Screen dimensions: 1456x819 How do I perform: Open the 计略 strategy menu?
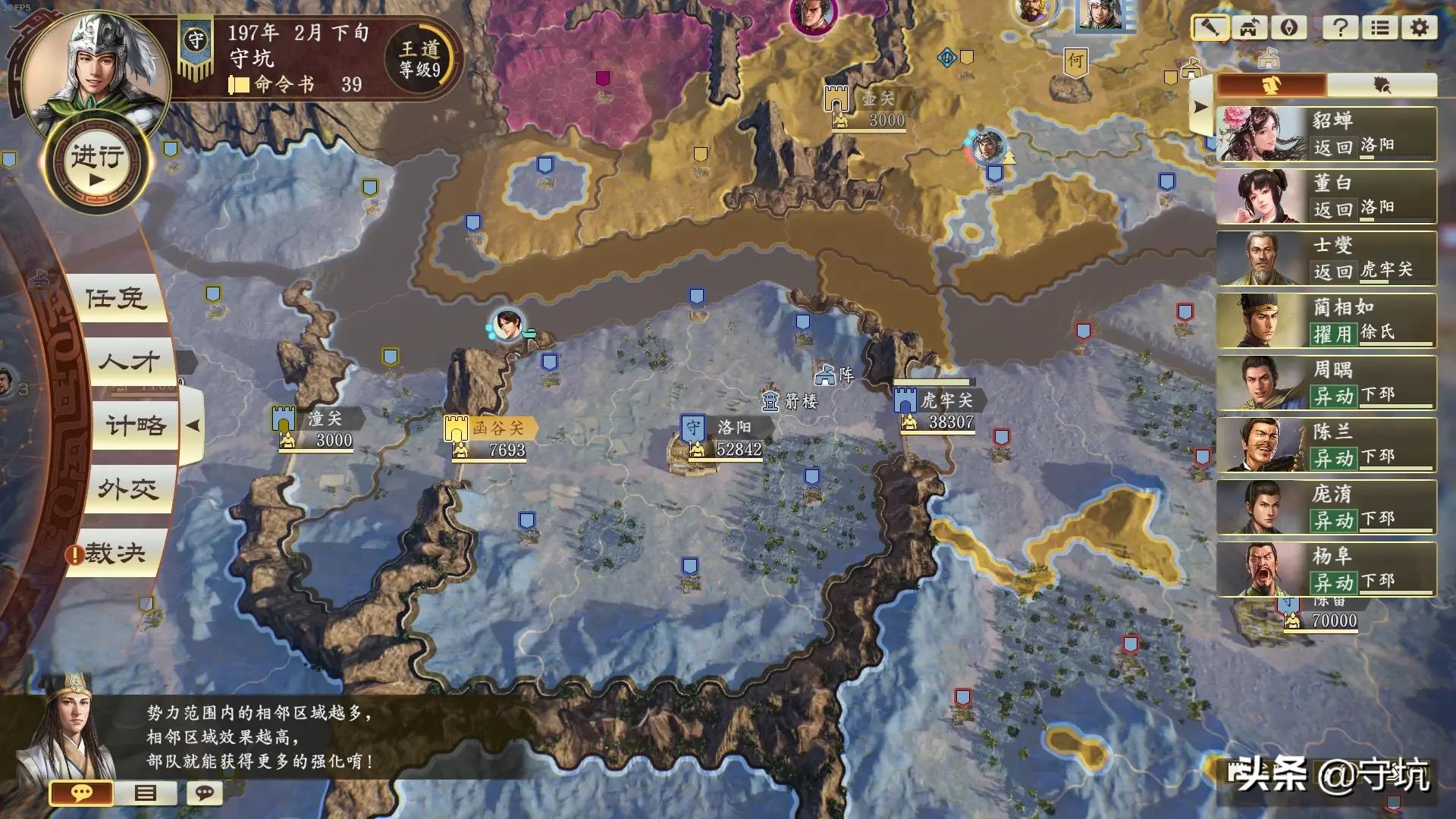(x=136, y=425)
